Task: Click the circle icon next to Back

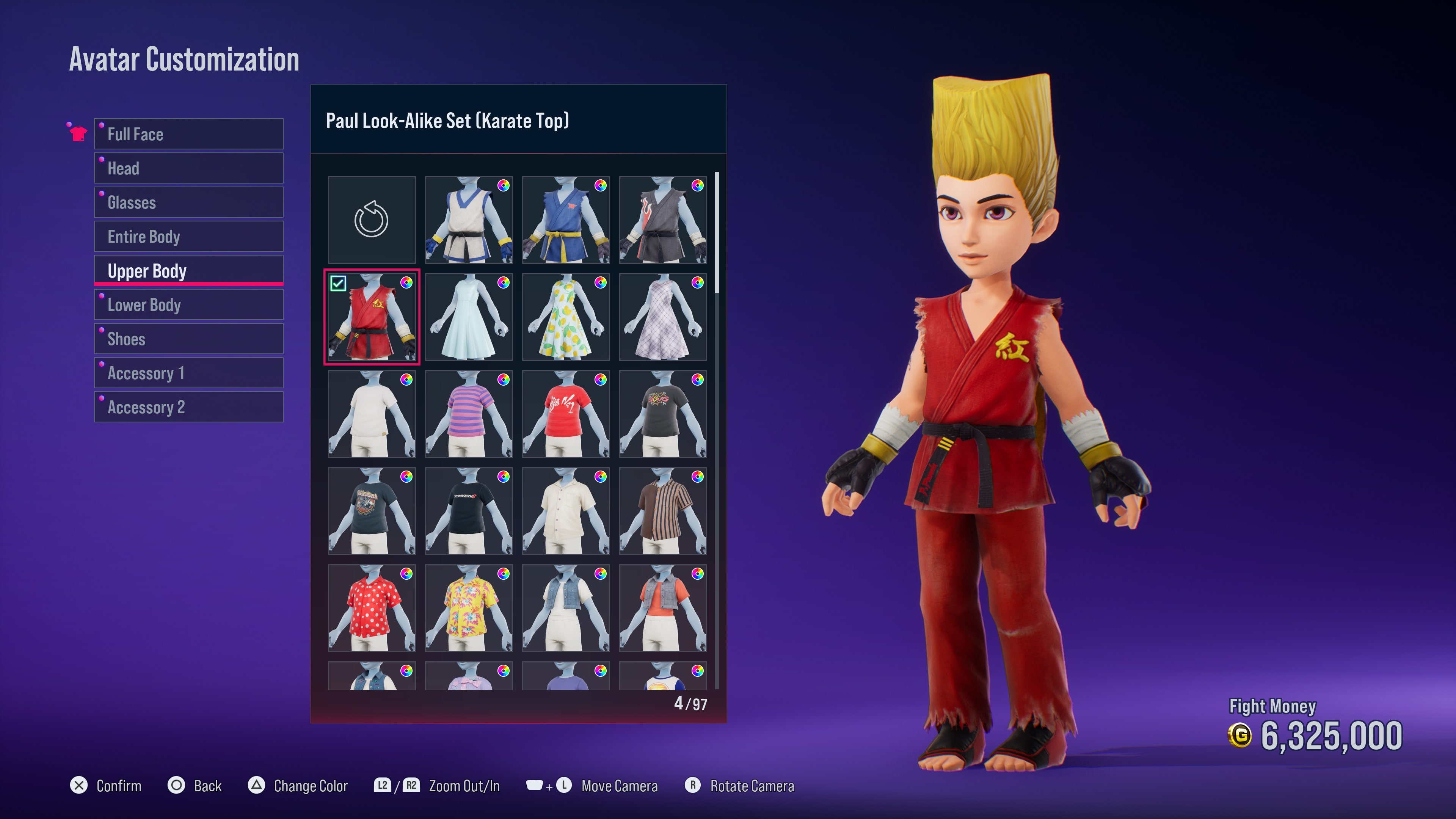Action: [176, 785]
